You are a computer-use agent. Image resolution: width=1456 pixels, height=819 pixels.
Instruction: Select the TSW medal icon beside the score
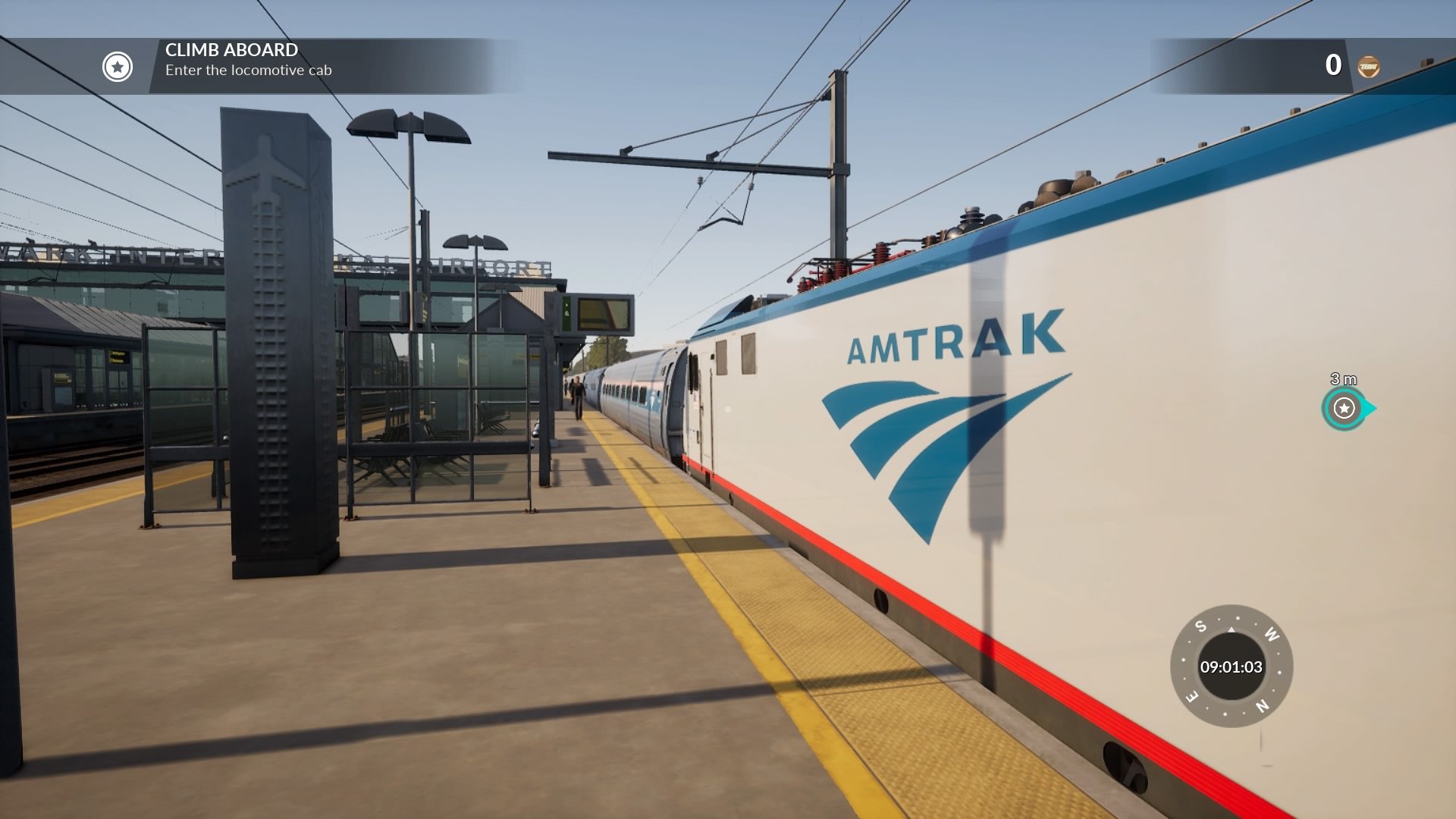click(1367, 67)
